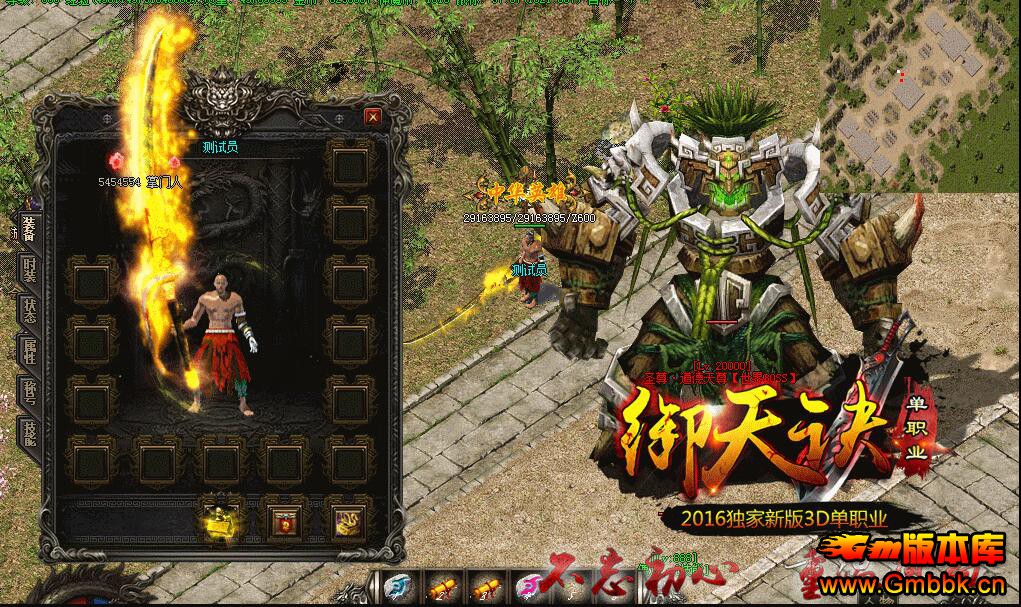1021x607 pixels.
Task: Select the glowing golden treasure equipment slot
Action: pos(222,518)
